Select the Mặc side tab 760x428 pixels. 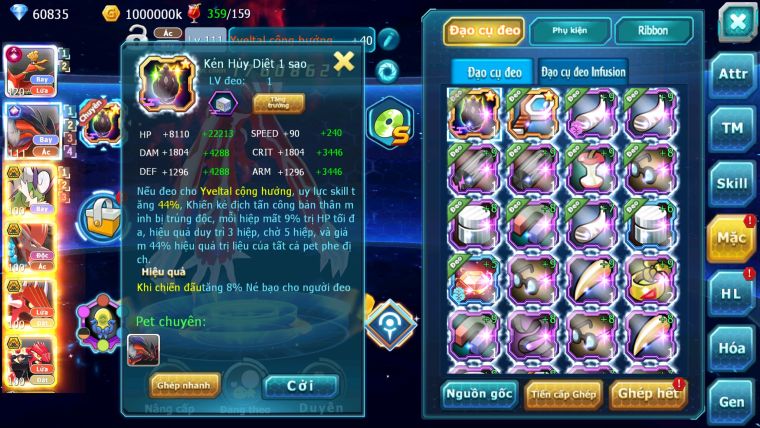click(731, 238)
